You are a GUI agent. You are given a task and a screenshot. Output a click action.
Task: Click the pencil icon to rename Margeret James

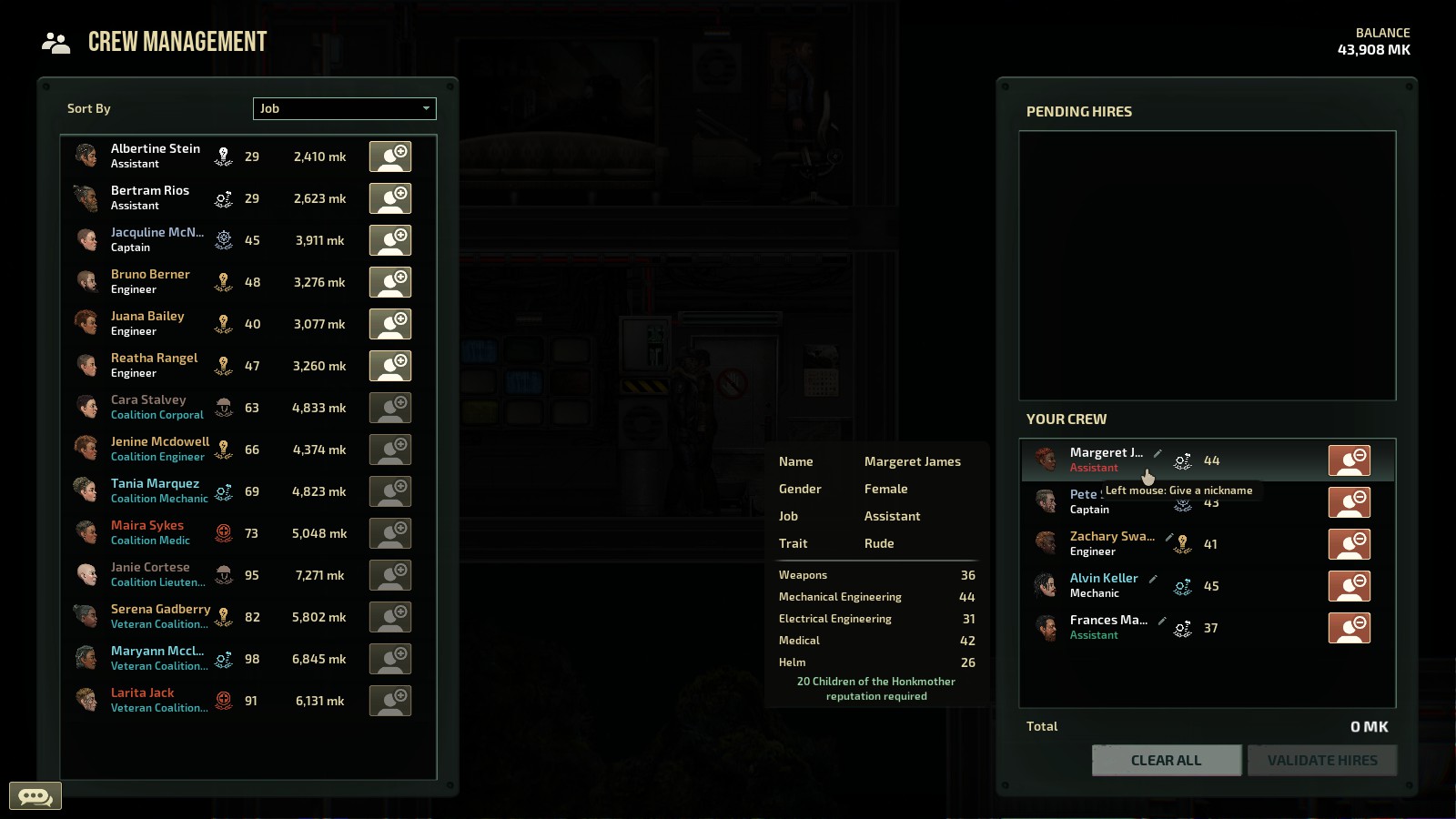(1157, 451)
